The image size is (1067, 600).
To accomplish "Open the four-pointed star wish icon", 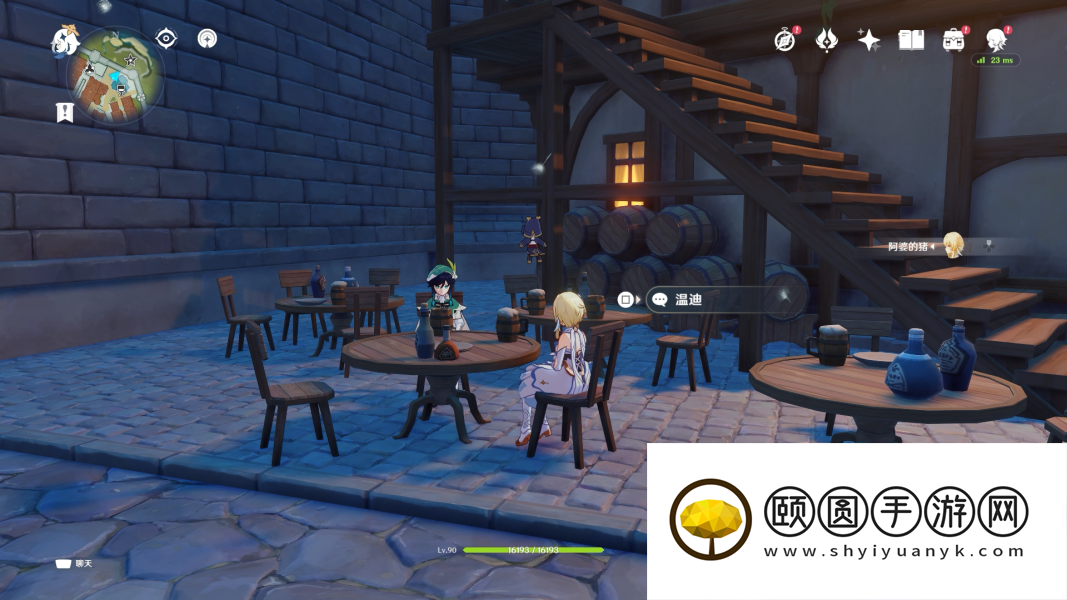I will [x=868, y=40].
